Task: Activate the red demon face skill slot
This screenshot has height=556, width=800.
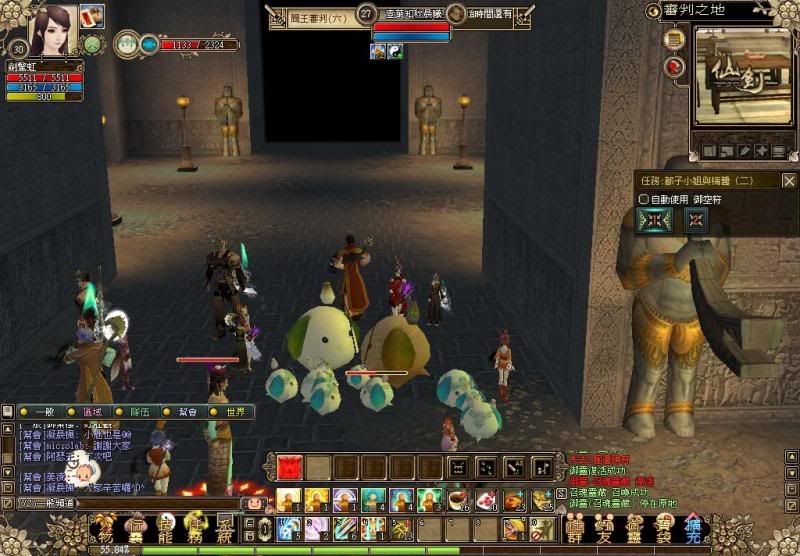Action: 289,468
